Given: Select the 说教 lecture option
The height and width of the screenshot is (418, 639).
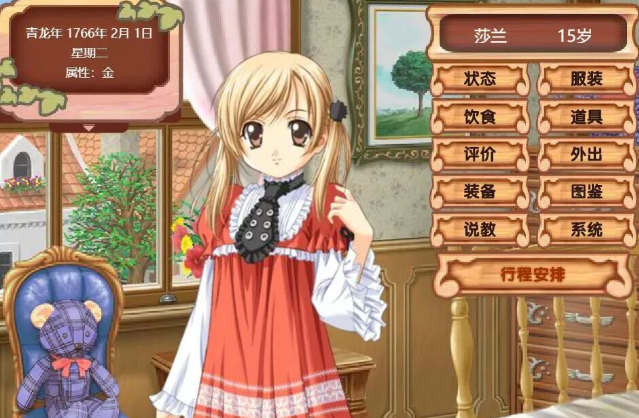Looking at the screenshot, I should click(x=480, y=230).
